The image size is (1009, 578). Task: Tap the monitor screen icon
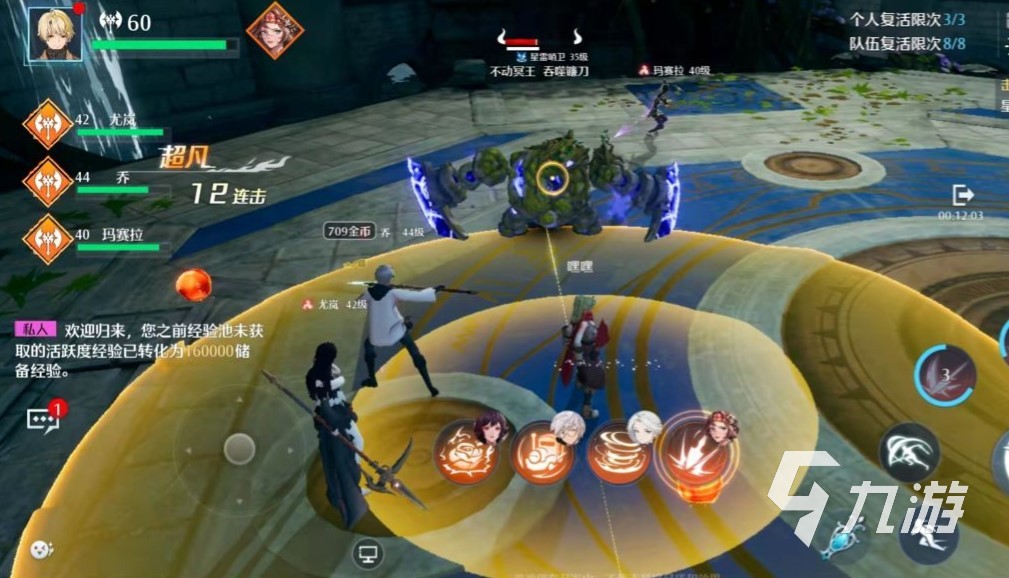tap(367, 551)
